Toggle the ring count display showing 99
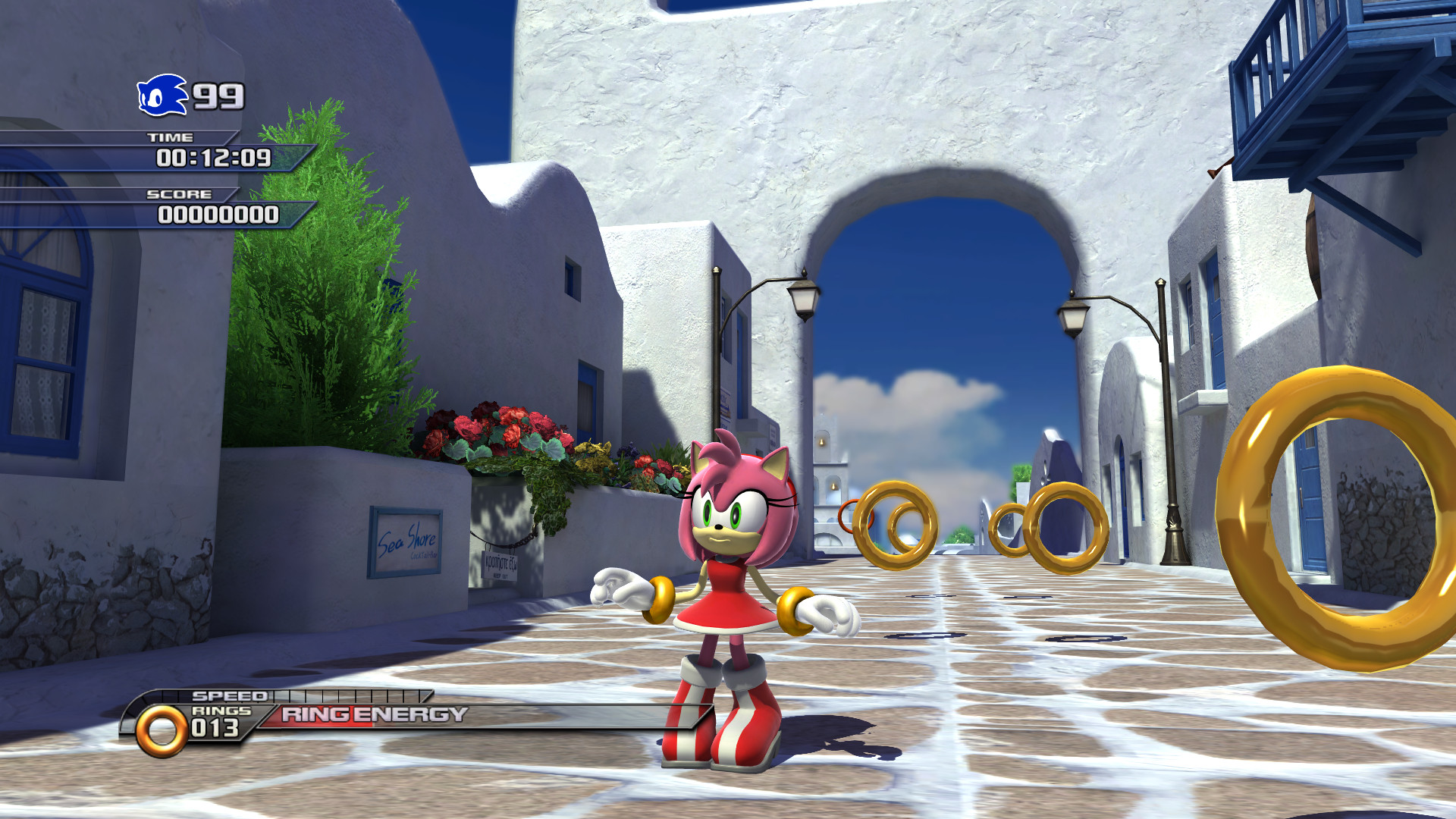The width and height of the screenshot is (1456, 819). [x=217, y=94]
